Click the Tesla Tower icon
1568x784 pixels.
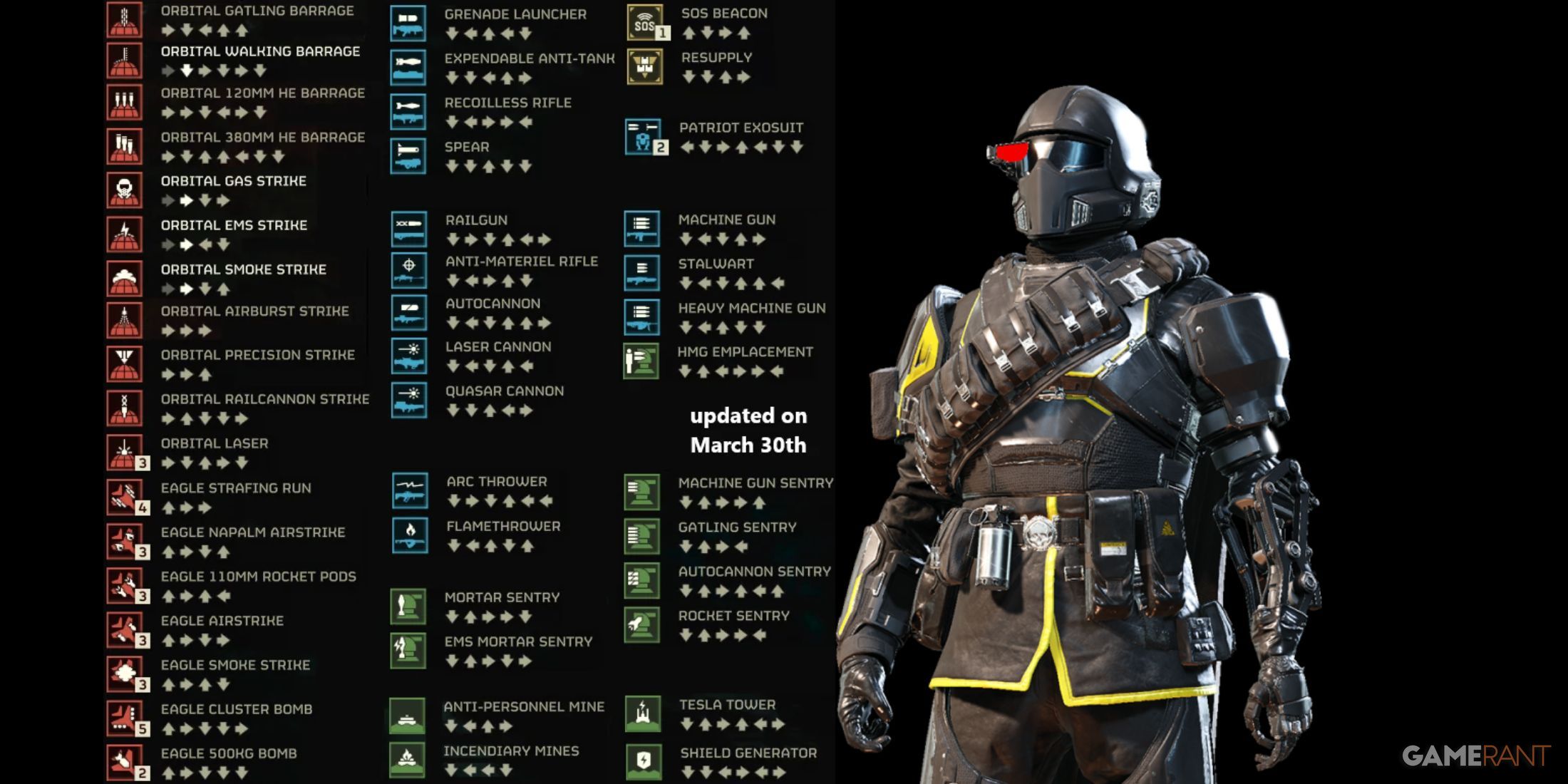pyautogui.click(x=643, y=713)
